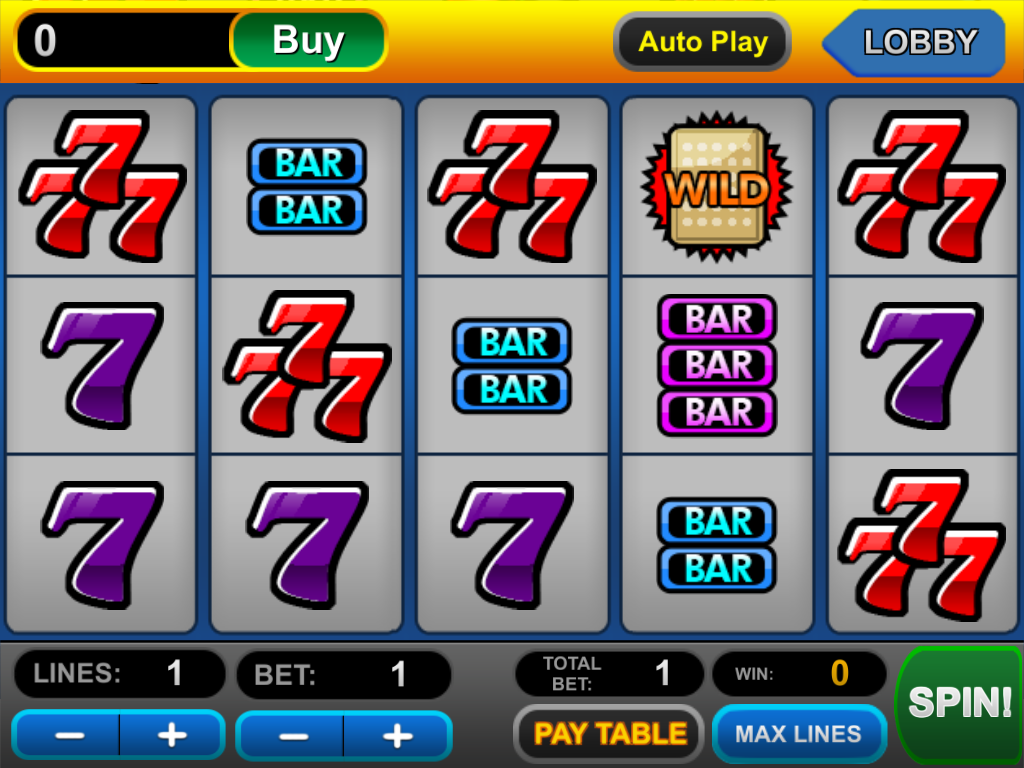Open the Pay Table
Image resolution: width=1024 pixels, height=768 pixels.
coord(610,734)
